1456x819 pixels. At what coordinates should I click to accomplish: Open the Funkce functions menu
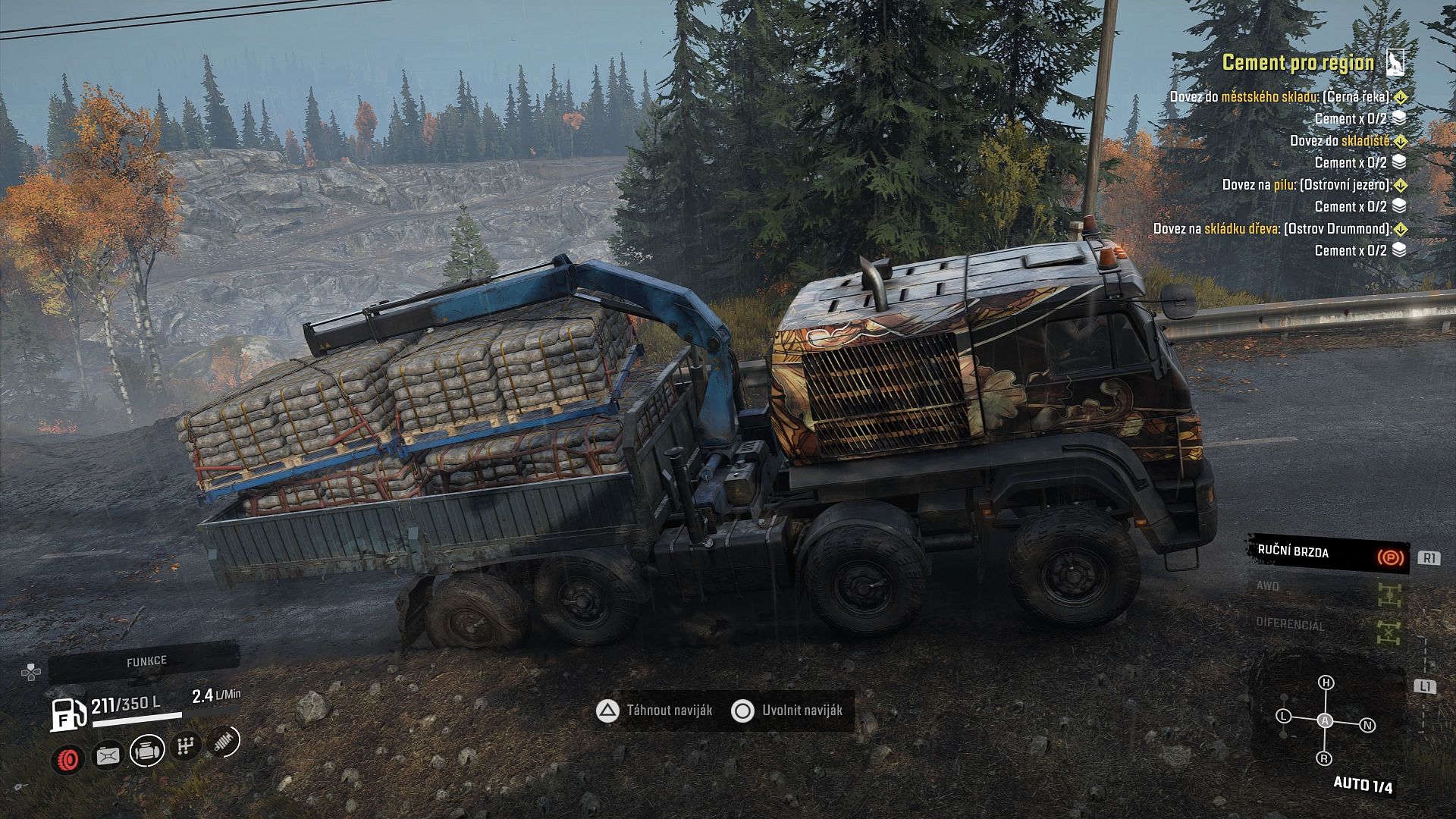[x=146, y=662]
